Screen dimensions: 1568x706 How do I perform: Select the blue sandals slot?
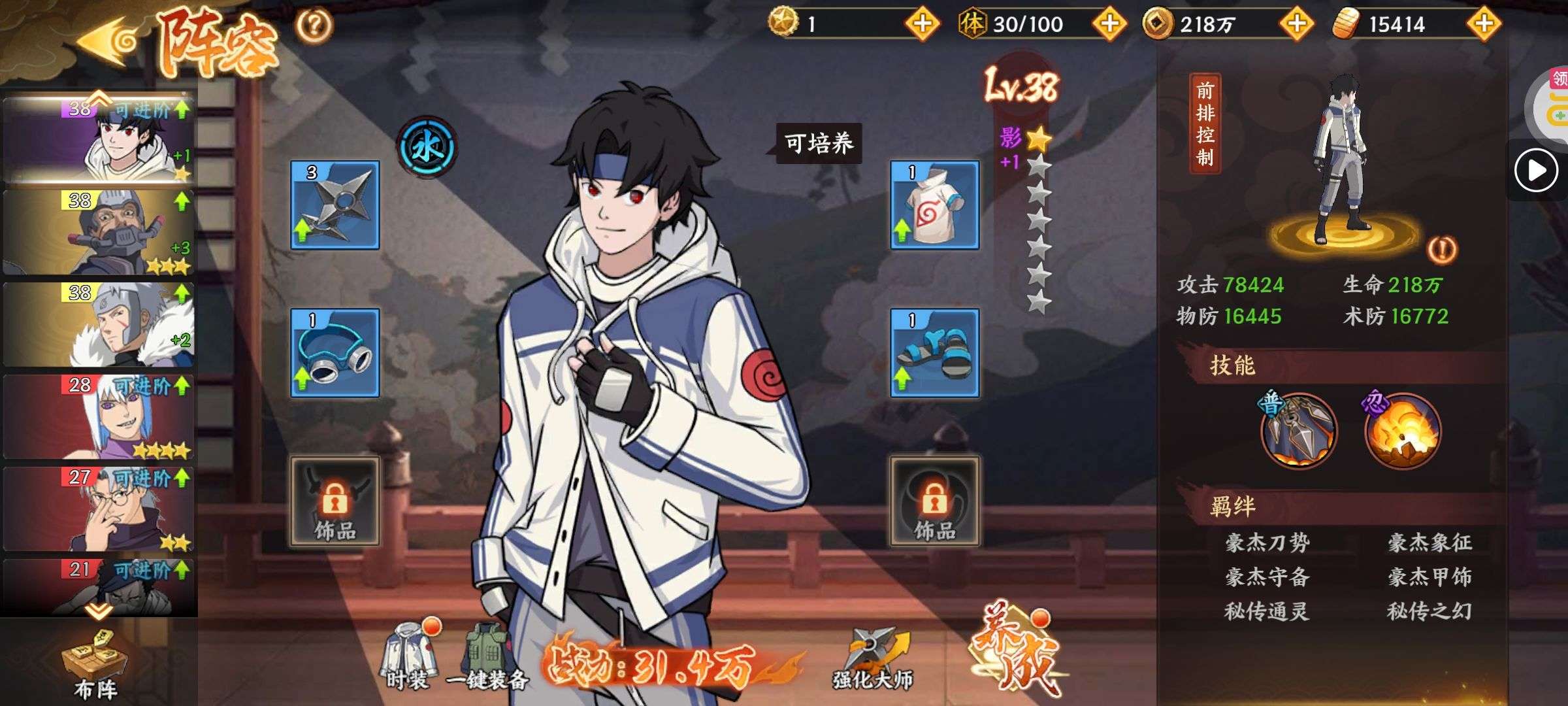click(x=934, y=353)
